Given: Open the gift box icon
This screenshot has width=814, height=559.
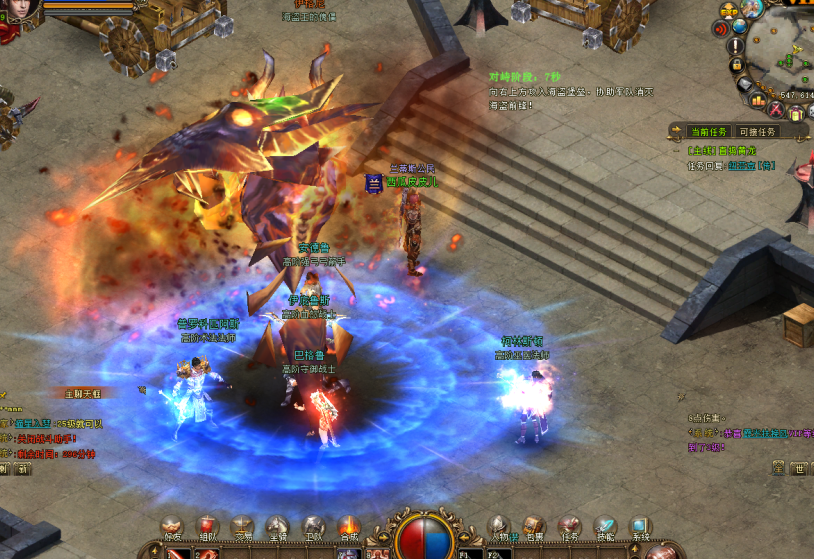Looking at the screenshot, I should click(797, 114).
